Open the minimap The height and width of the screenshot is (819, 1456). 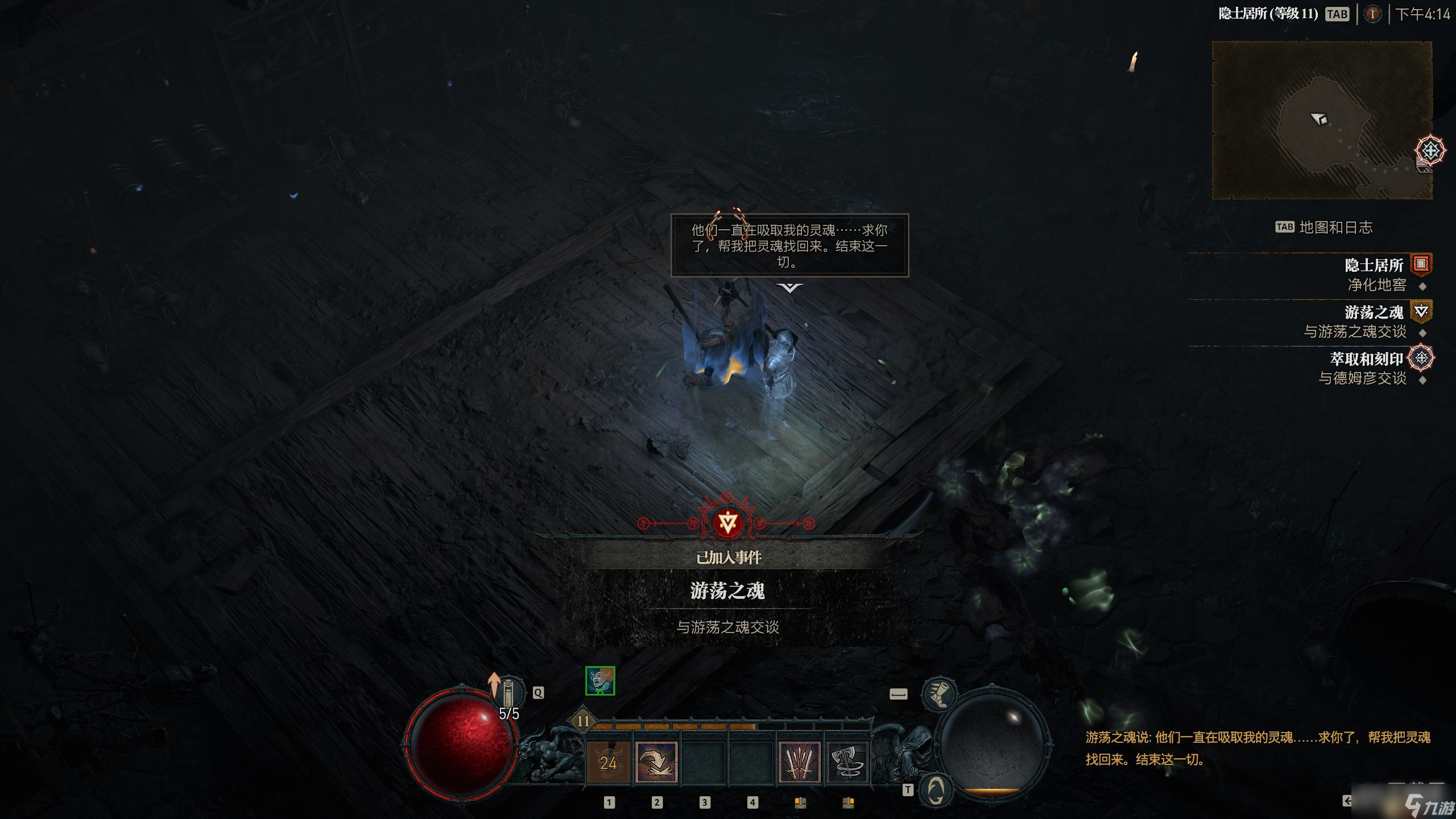[1322, 120]
